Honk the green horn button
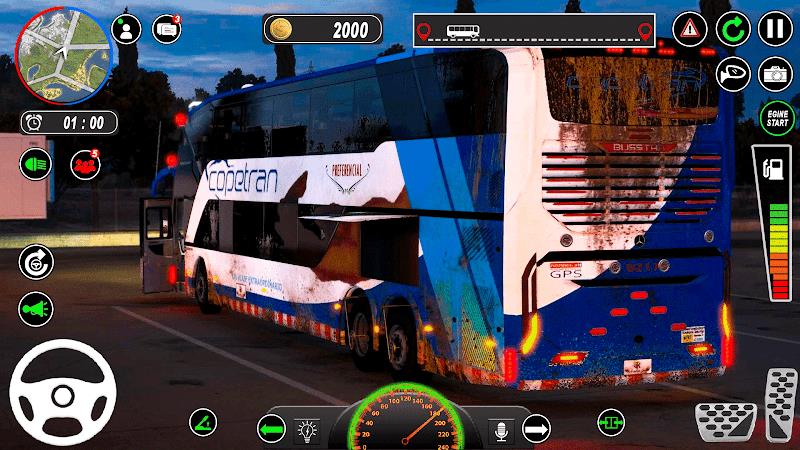 35,309
